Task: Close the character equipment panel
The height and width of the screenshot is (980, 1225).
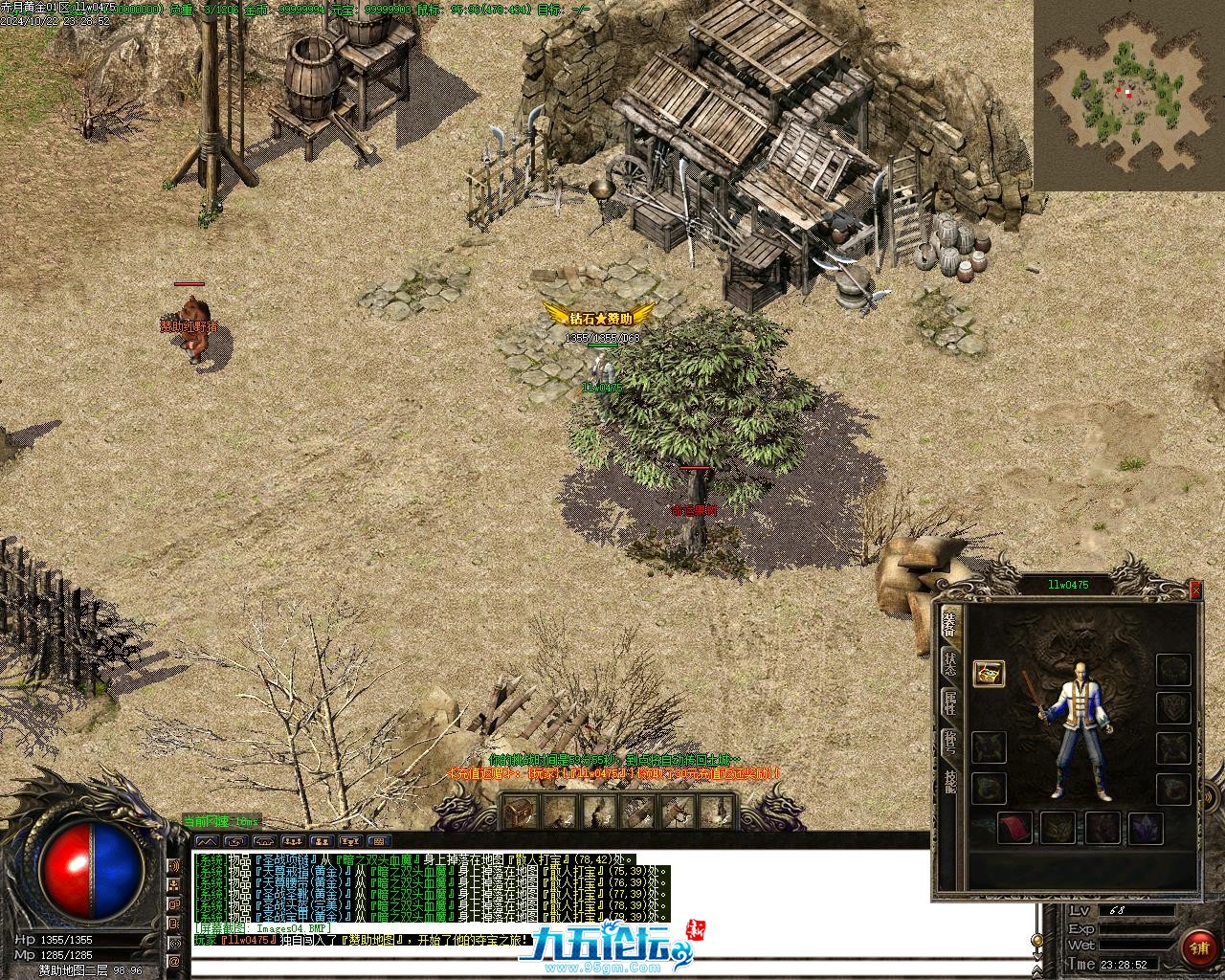Action: pyautogui.click(x=1195, y=590)
